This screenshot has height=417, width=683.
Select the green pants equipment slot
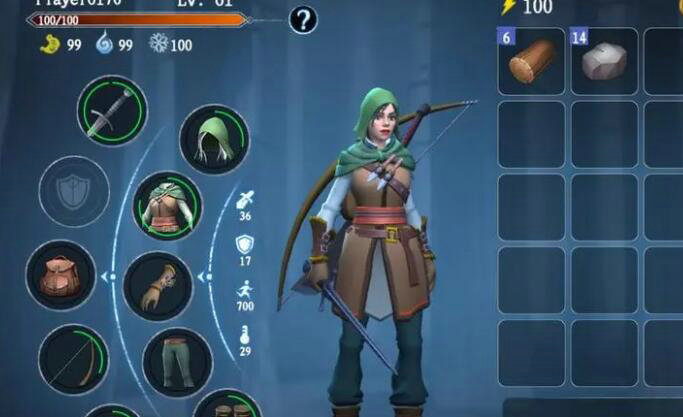(x=177, y=362)
